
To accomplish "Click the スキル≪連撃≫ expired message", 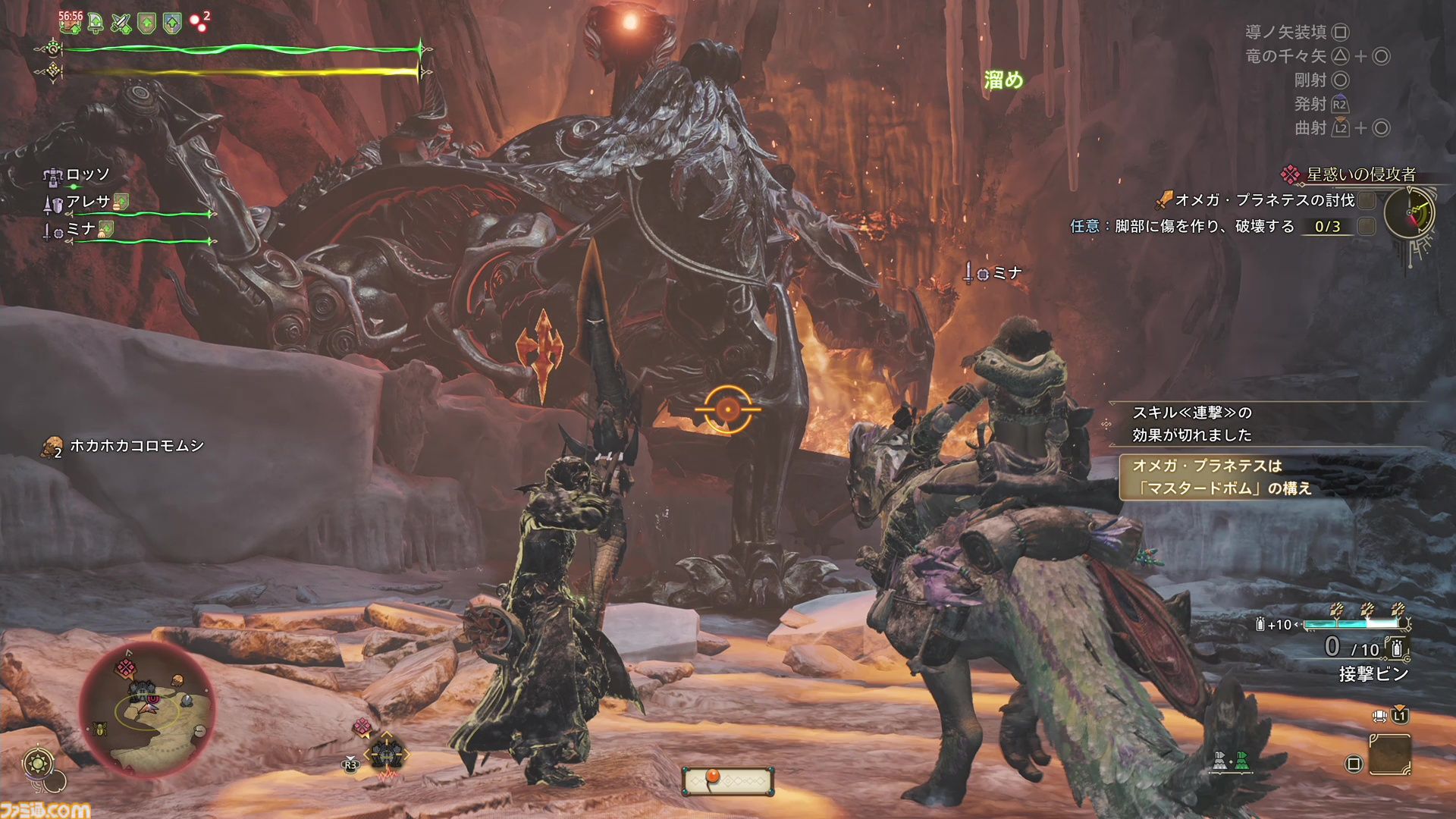I will pyautogui.click(x=1192, y=424).
